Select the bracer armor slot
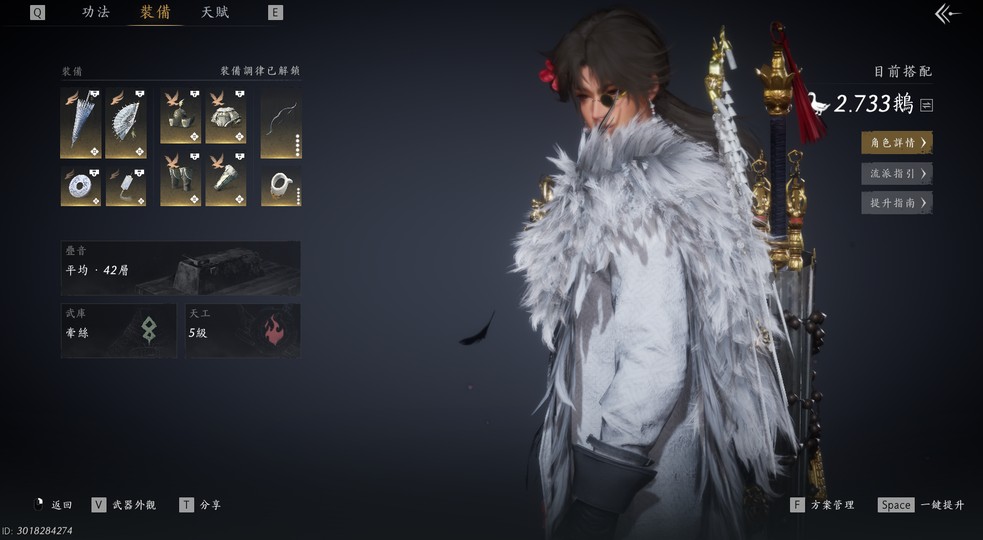Screen dimensions: 983x540 coord(226,180)
